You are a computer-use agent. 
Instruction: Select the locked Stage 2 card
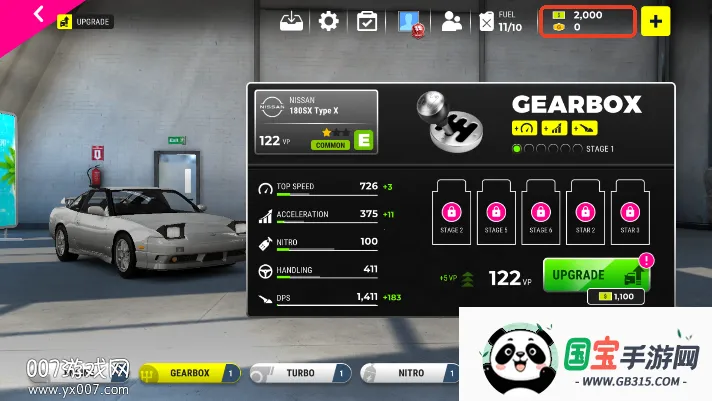[x=452, y=212]
